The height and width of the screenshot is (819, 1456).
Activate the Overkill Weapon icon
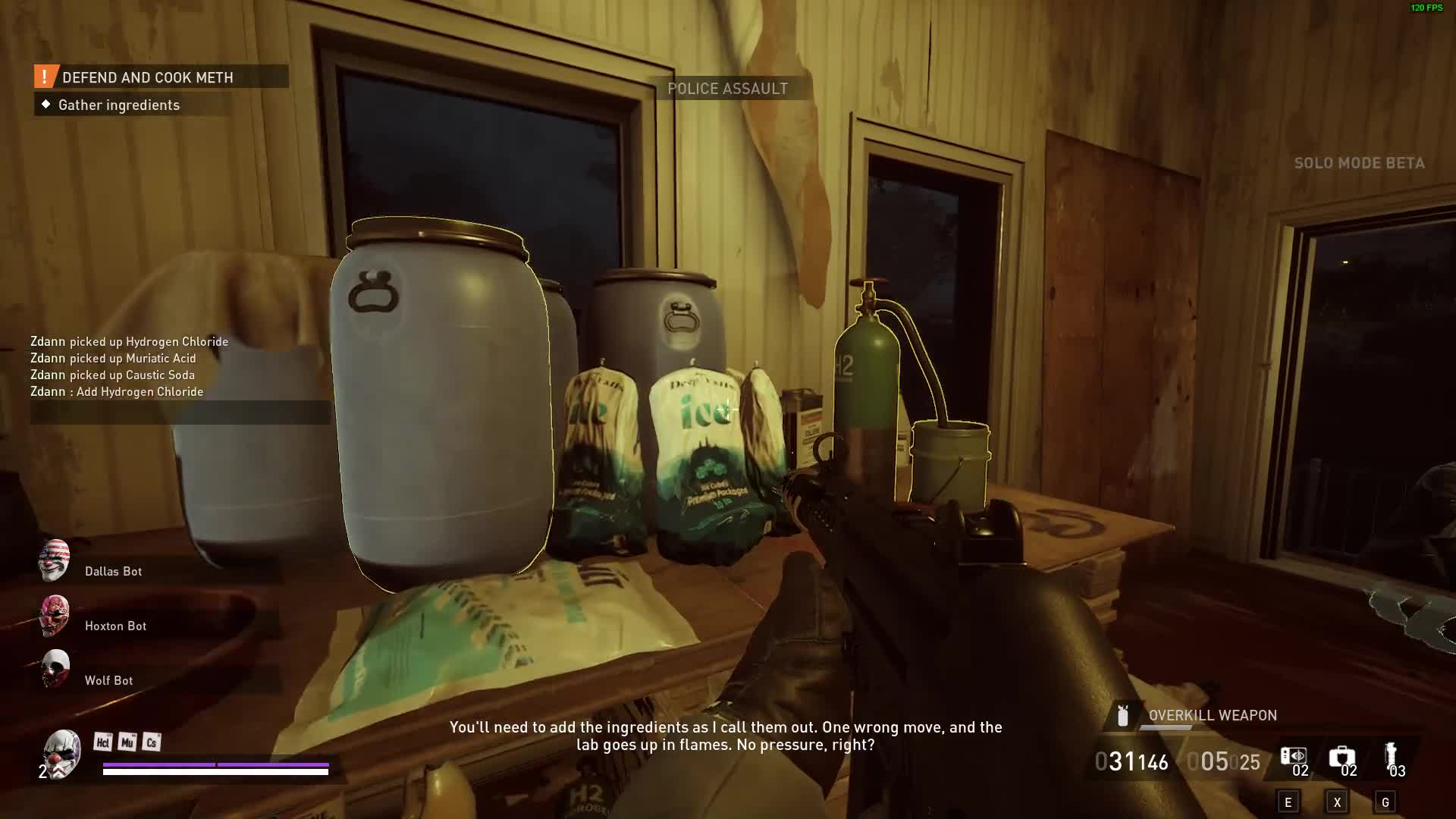pyautogui.click(x=1123, y=715)
